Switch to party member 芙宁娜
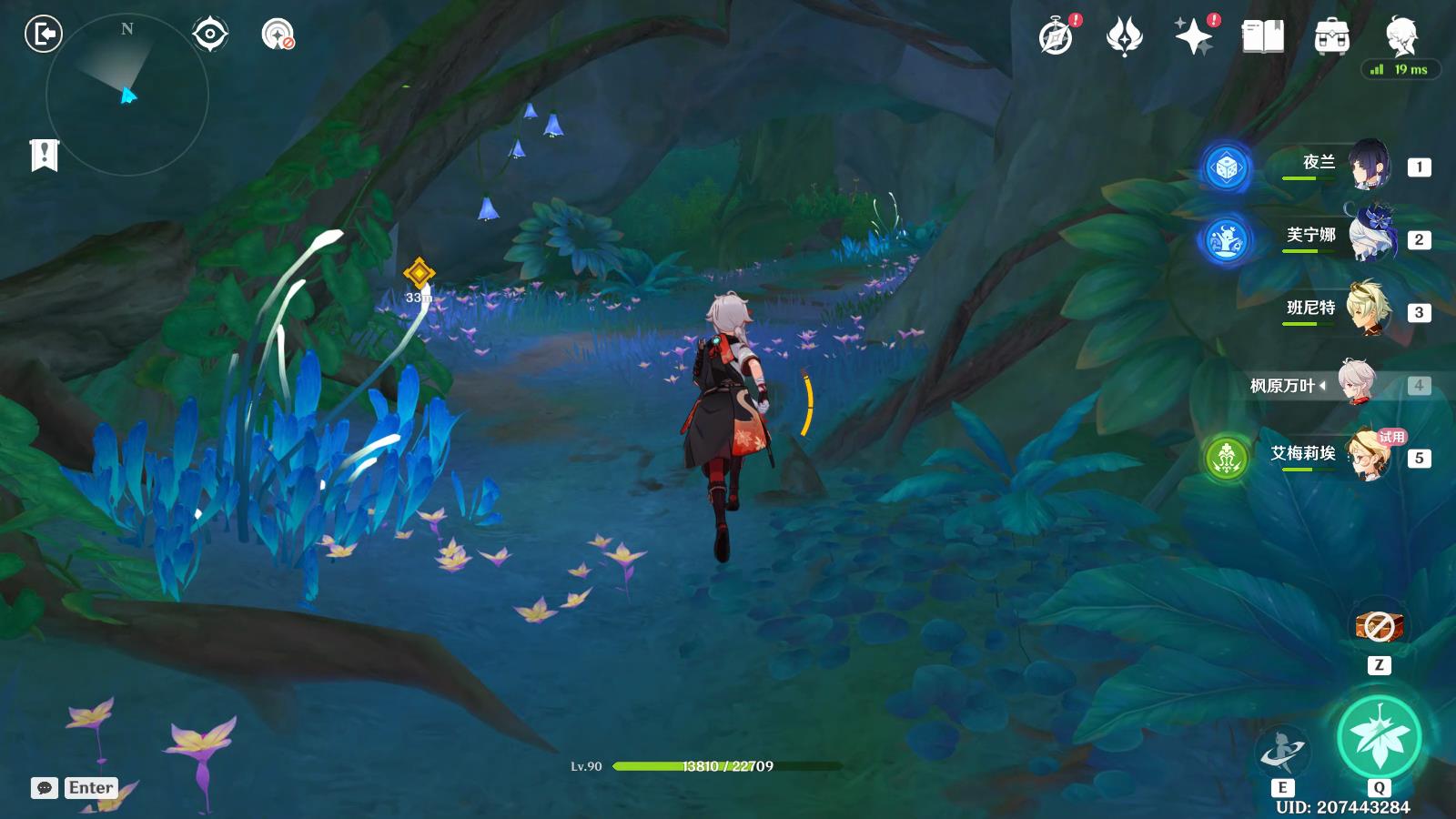This screenshot has width=1456, height=819. [1367, 238]
